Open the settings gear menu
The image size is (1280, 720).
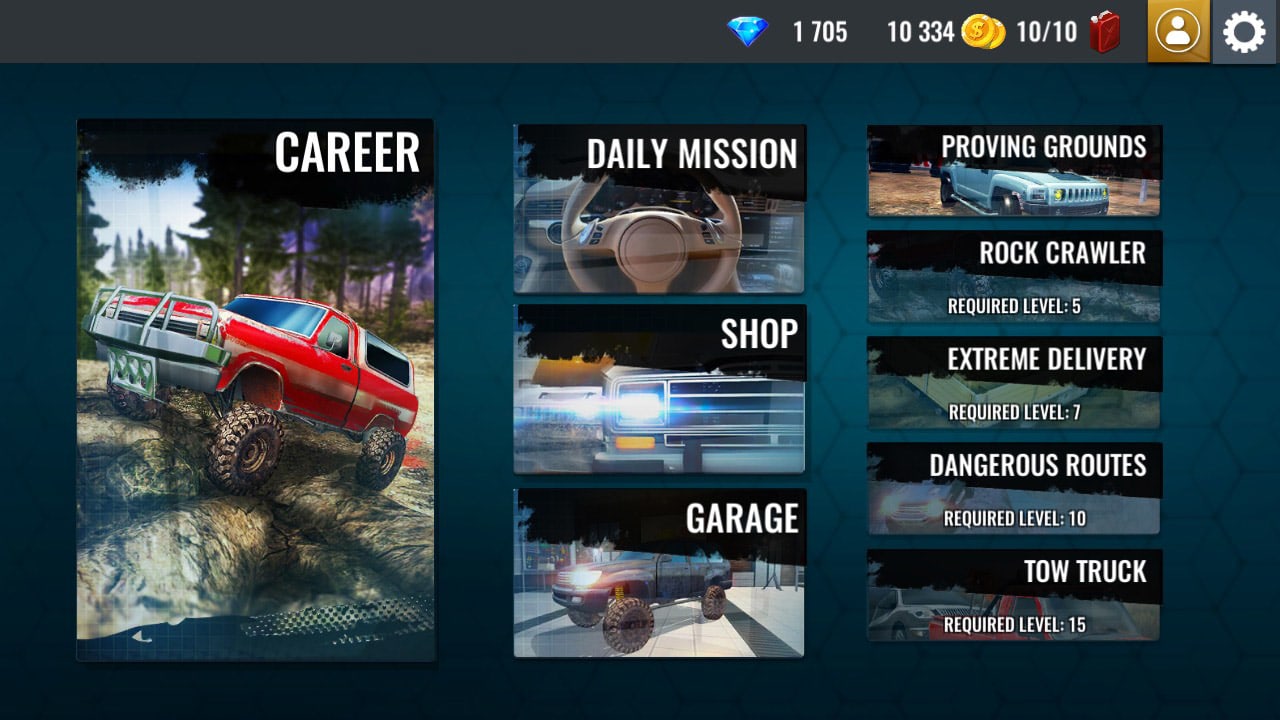click(x=1242, y=32)
